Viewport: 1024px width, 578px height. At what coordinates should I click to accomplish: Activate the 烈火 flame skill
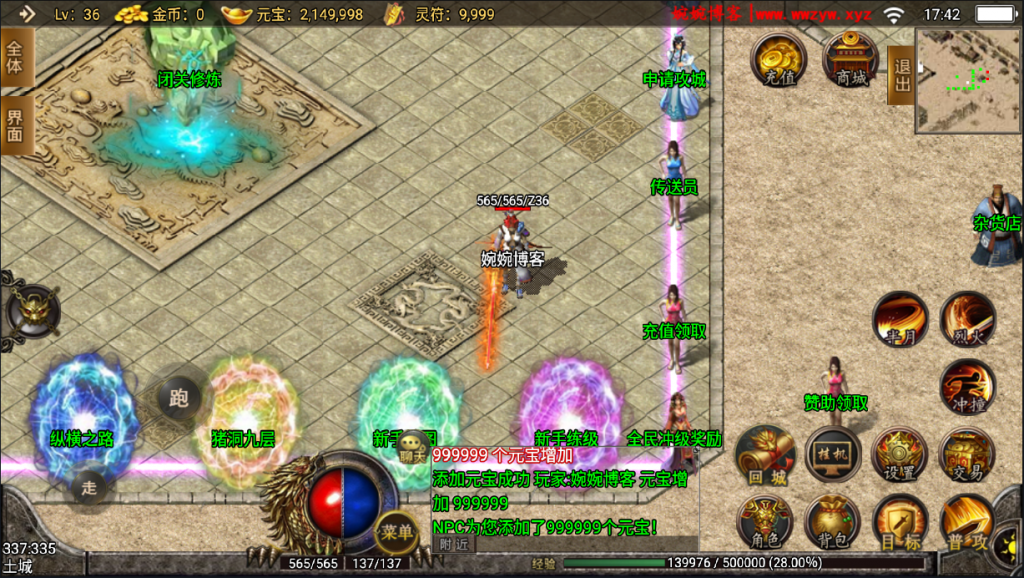(x=967, y=320)
